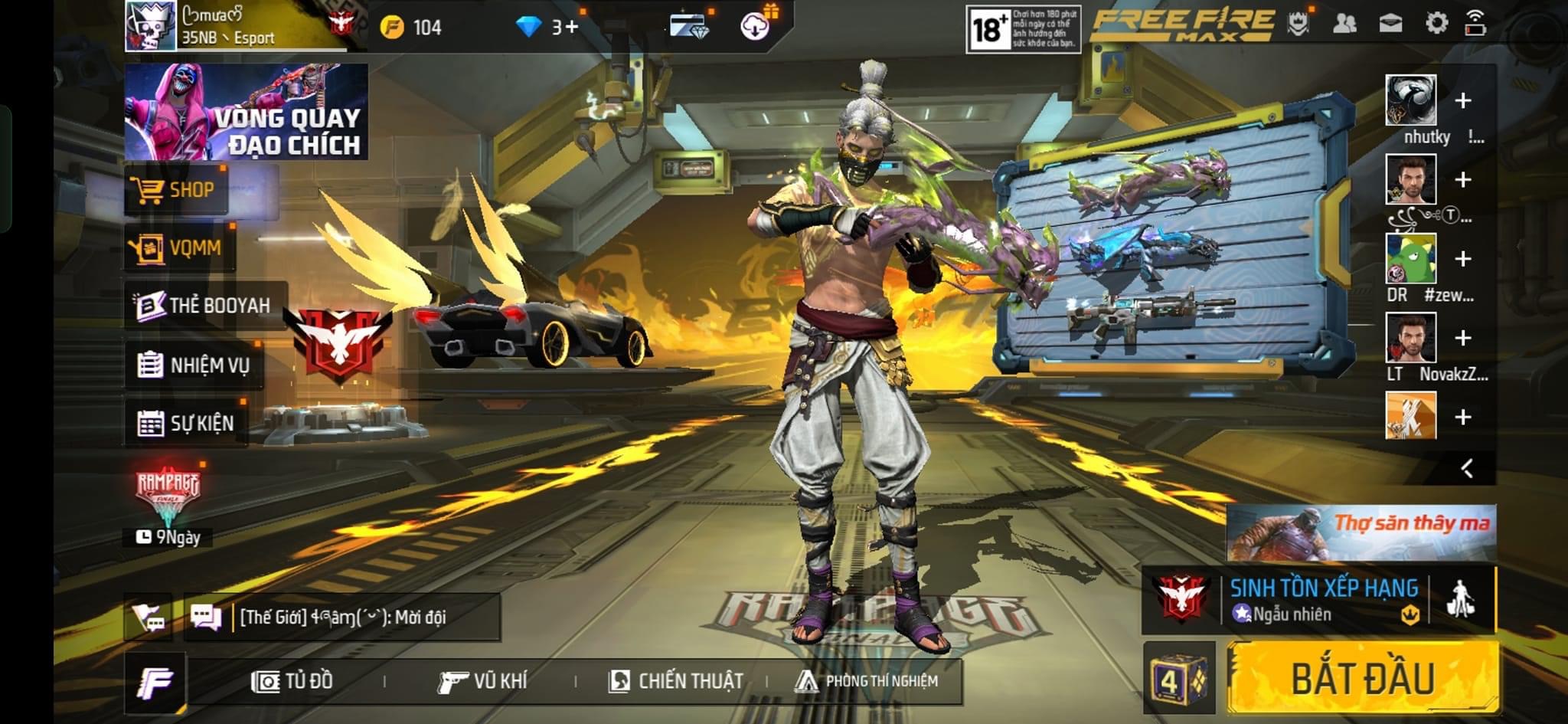
Task: Open the mail envelope inbox
Action: (1390, 23)
